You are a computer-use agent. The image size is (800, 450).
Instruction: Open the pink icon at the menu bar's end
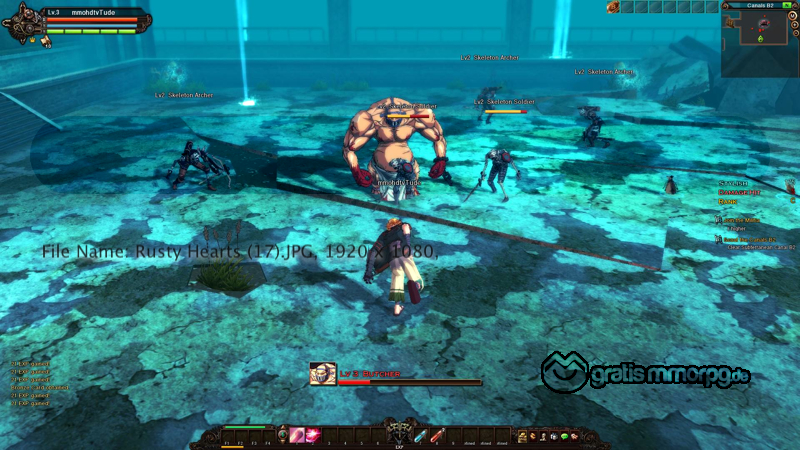[576, 436]
